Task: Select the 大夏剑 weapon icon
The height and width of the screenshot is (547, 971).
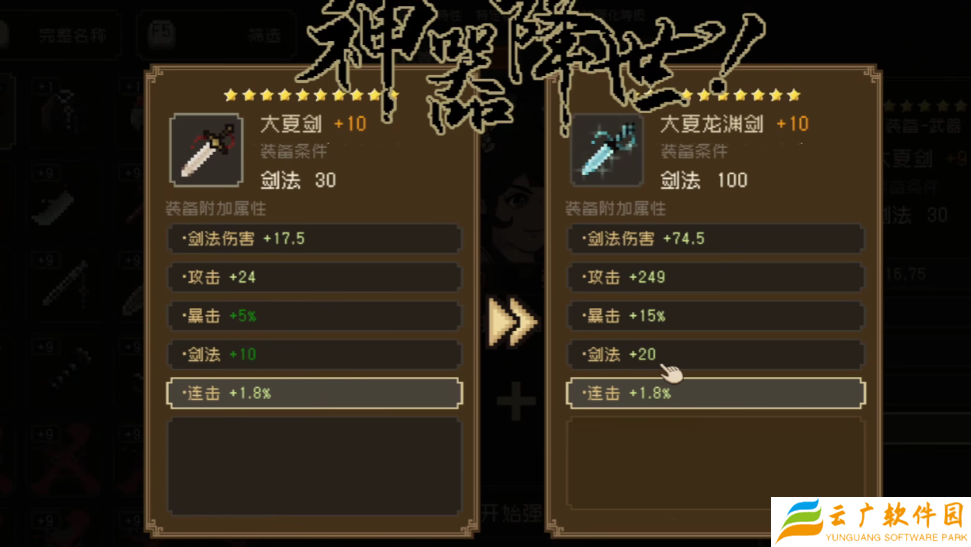Action: (207, 149)
